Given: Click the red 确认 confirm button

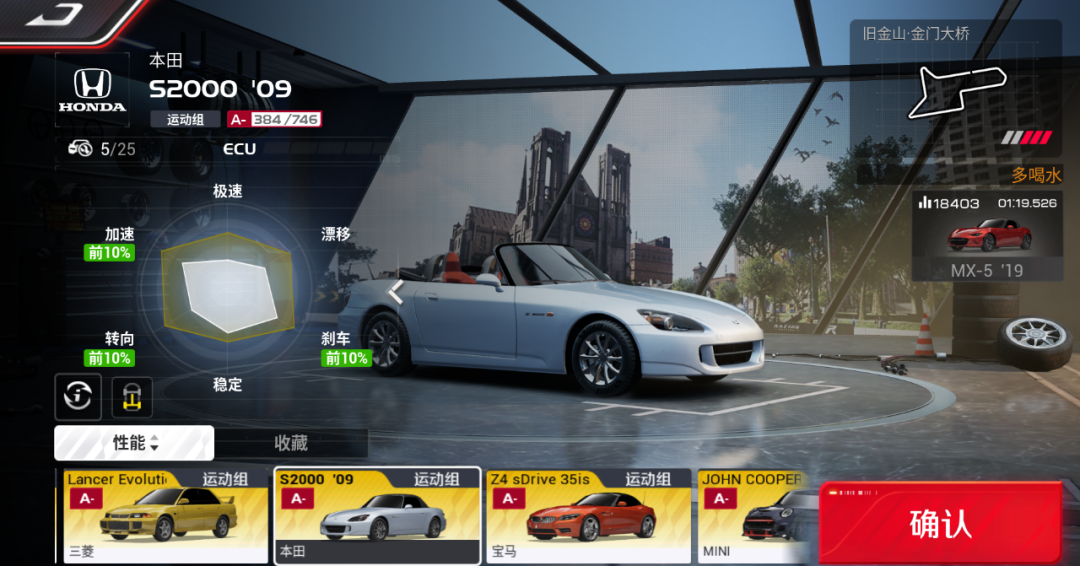Looking at the screenshot, I should 940,524.
